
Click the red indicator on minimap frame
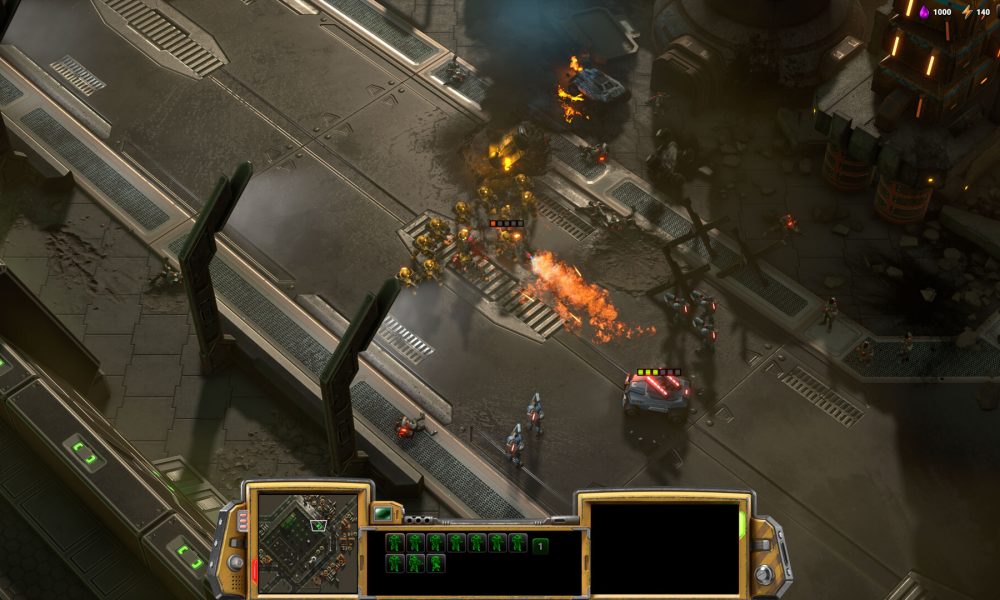(x=254, y=571)
